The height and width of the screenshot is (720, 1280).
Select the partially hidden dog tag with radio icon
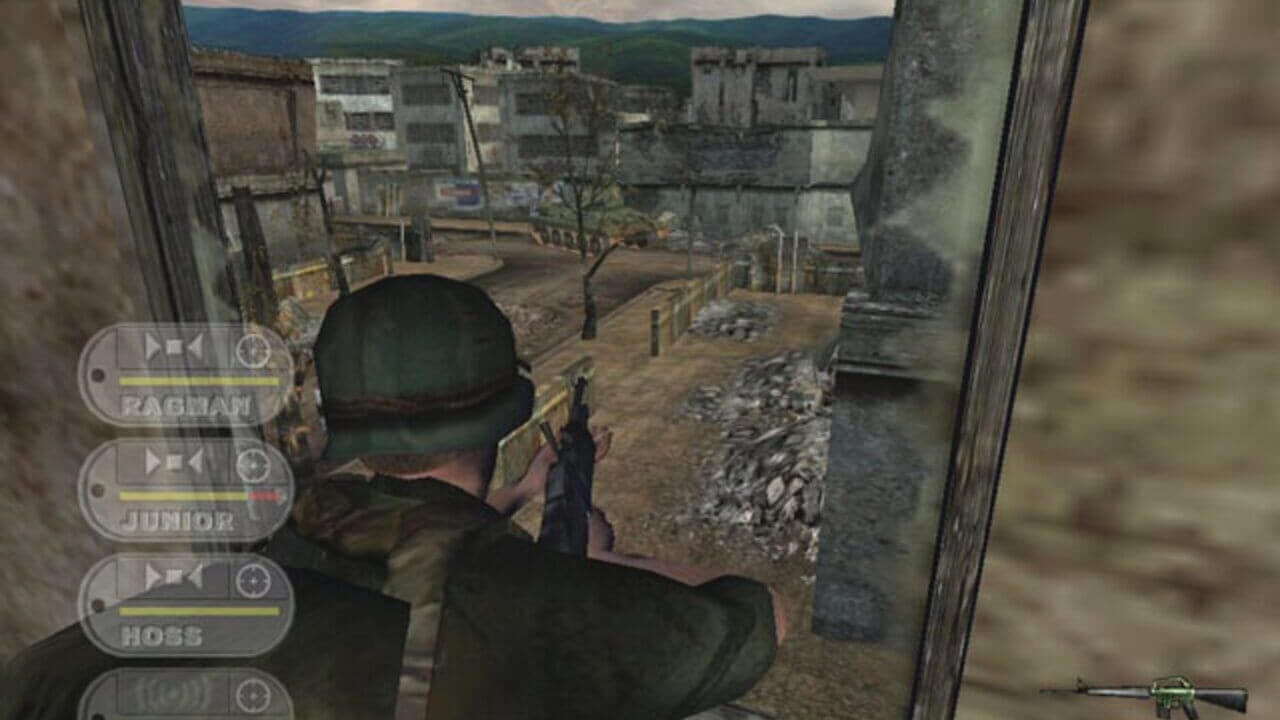pos(186,694)
